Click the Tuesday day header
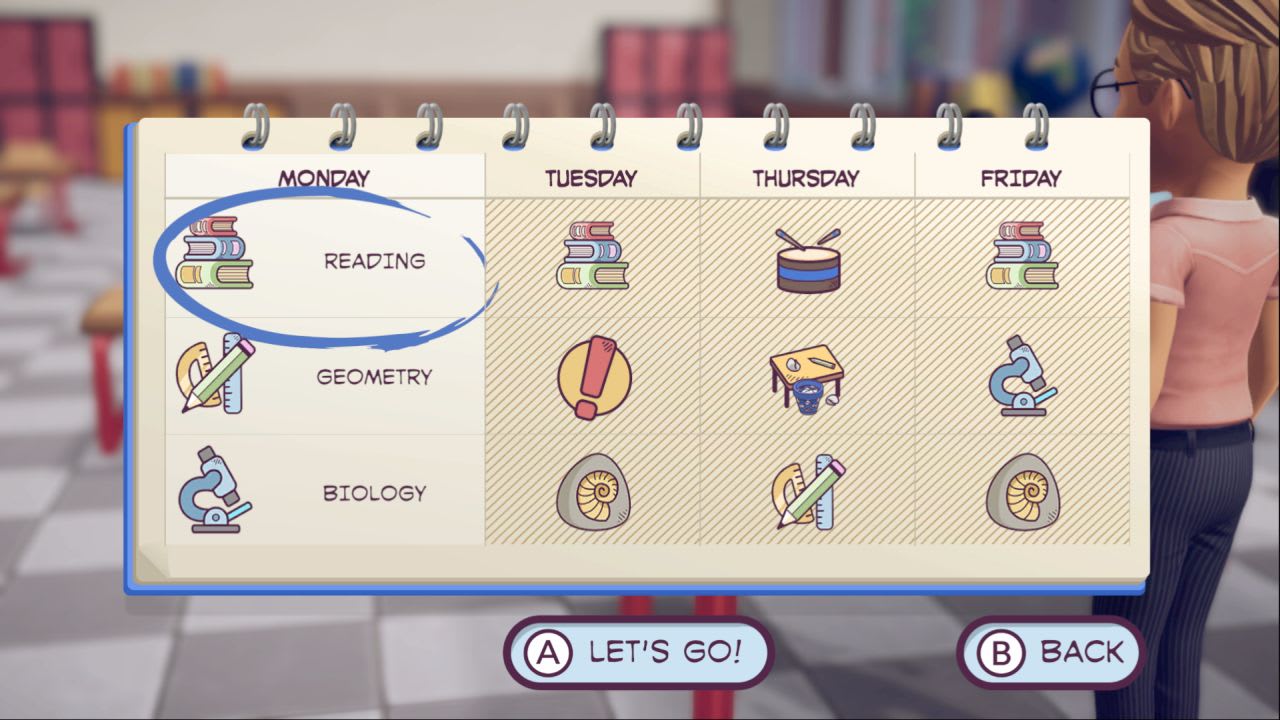Image resolution: width=1280 pixels, height=720 pixels. coord(592,177)
